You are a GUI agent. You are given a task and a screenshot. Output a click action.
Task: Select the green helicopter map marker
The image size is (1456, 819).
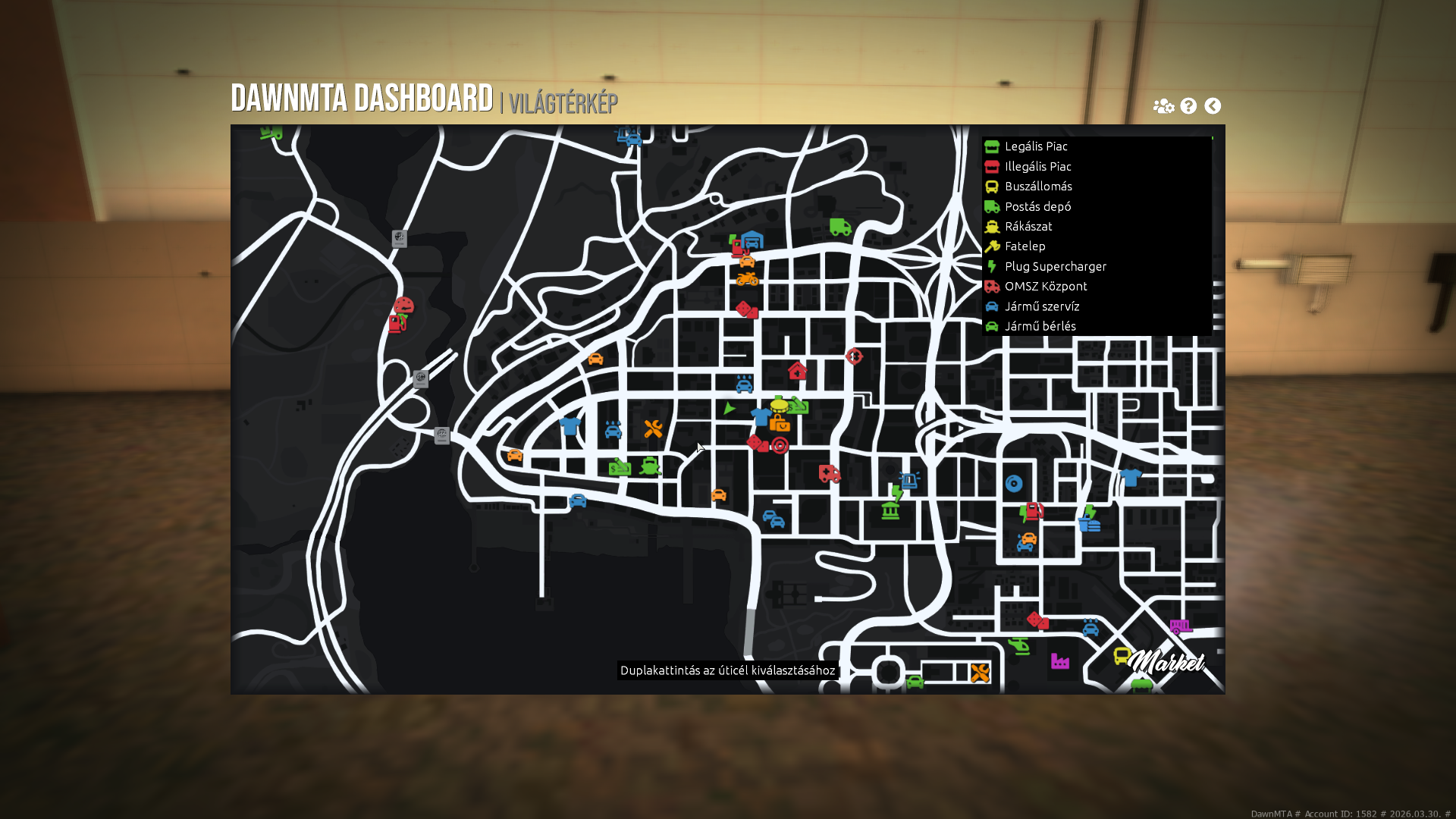pyautogui.click(x=1019, y=645)
